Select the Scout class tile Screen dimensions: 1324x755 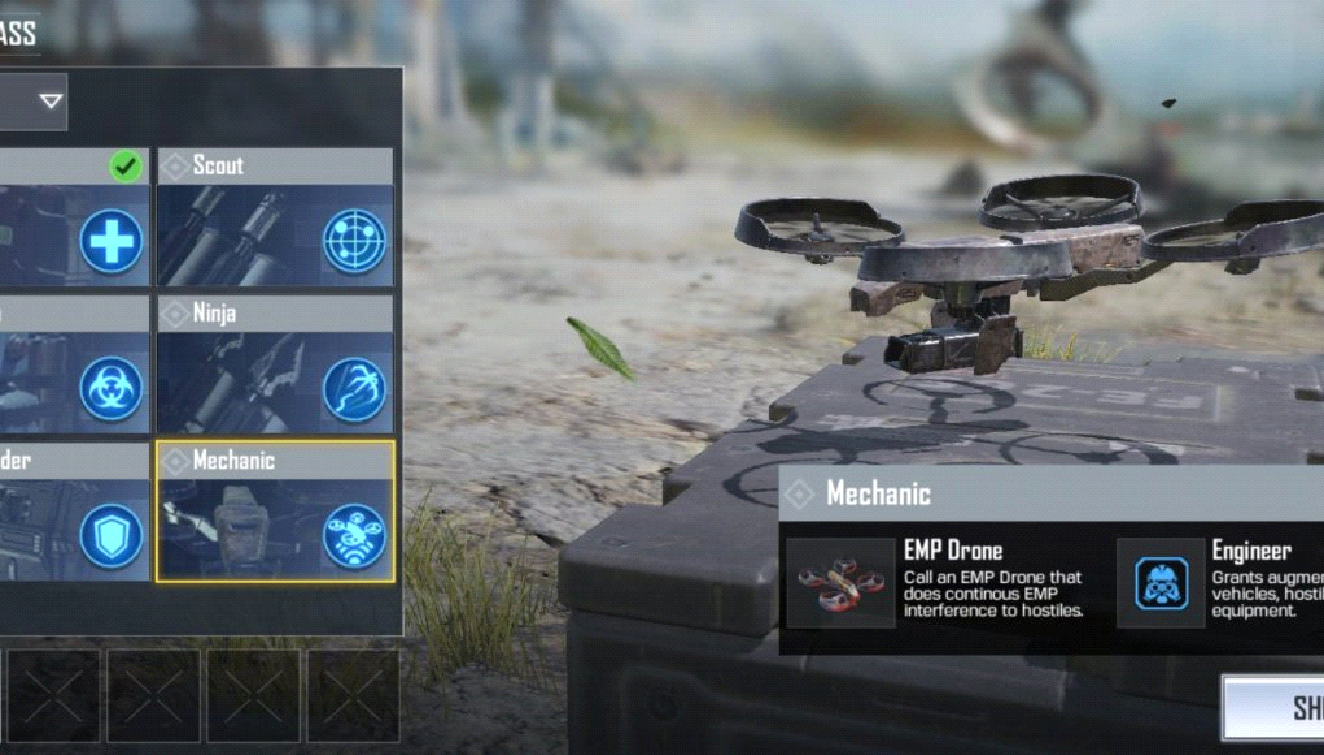coord(275,218)
